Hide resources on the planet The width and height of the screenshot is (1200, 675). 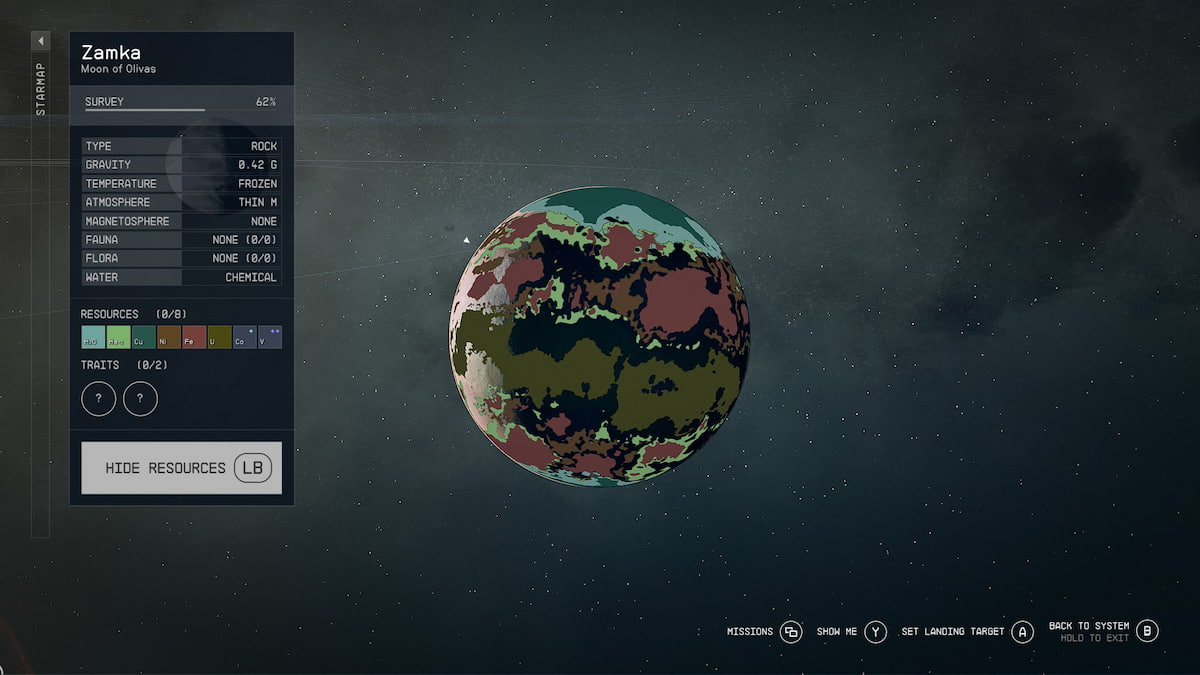pyautogui.click(x=181, y=468)
